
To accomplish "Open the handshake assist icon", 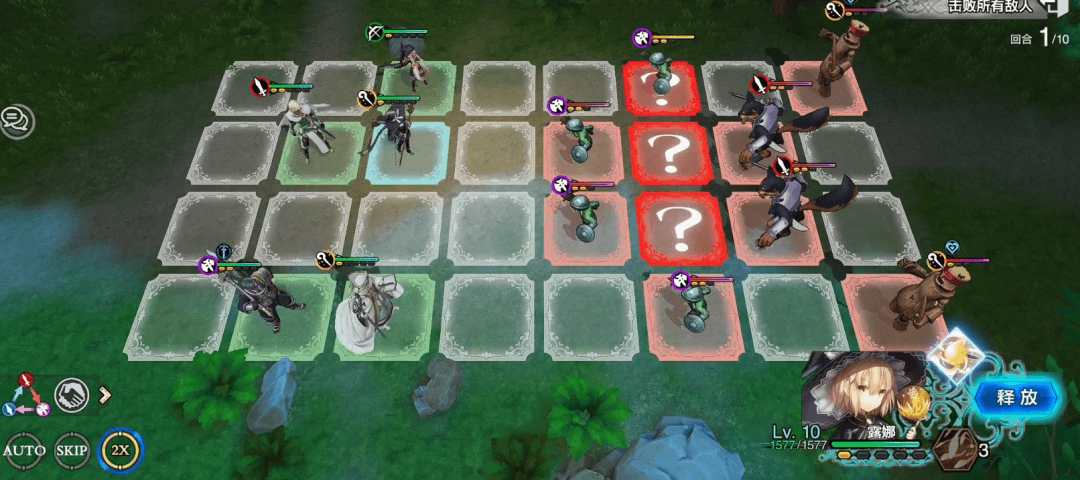I will click(x=72, y=395).
